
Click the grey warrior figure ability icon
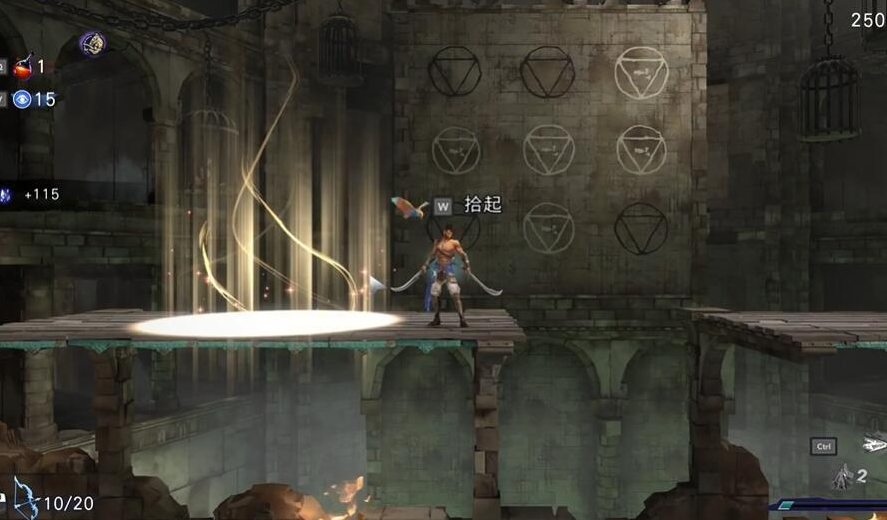(841, 477)
